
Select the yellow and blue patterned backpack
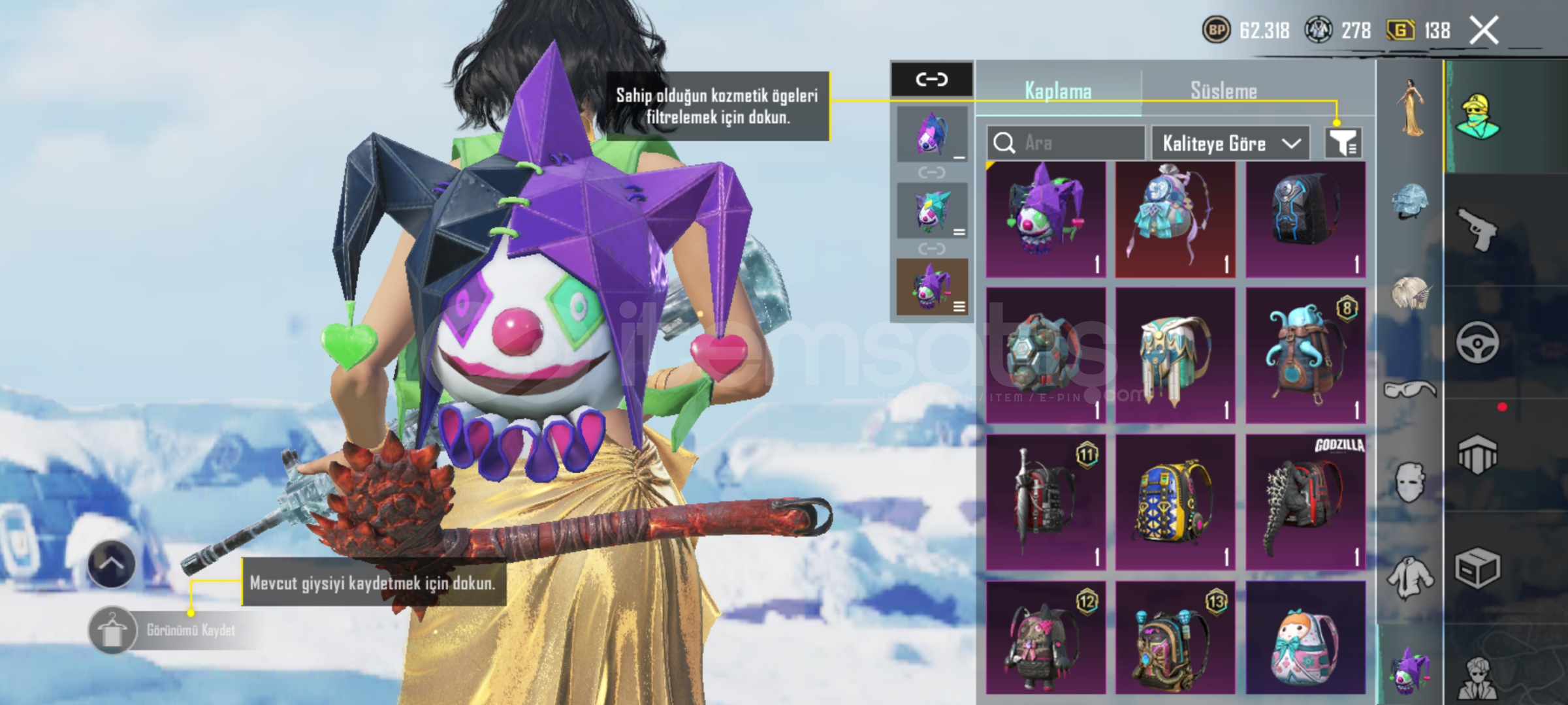pos(1175,502)
